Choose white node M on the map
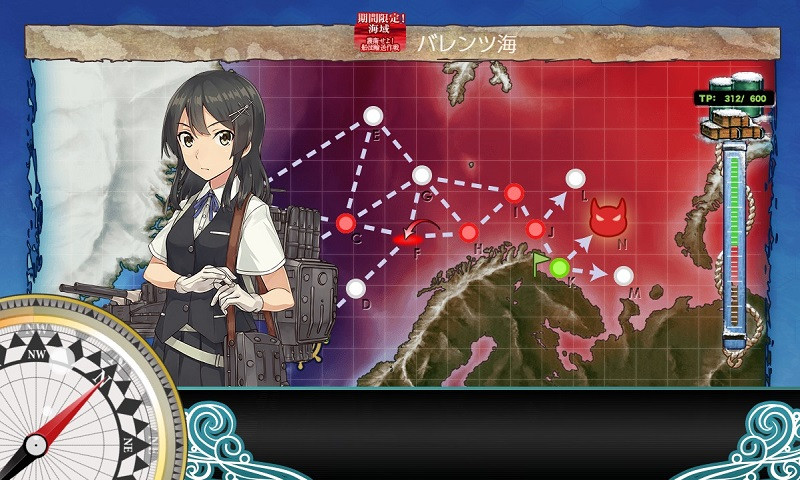Screen dimensions: 800x480 point(623,274)
